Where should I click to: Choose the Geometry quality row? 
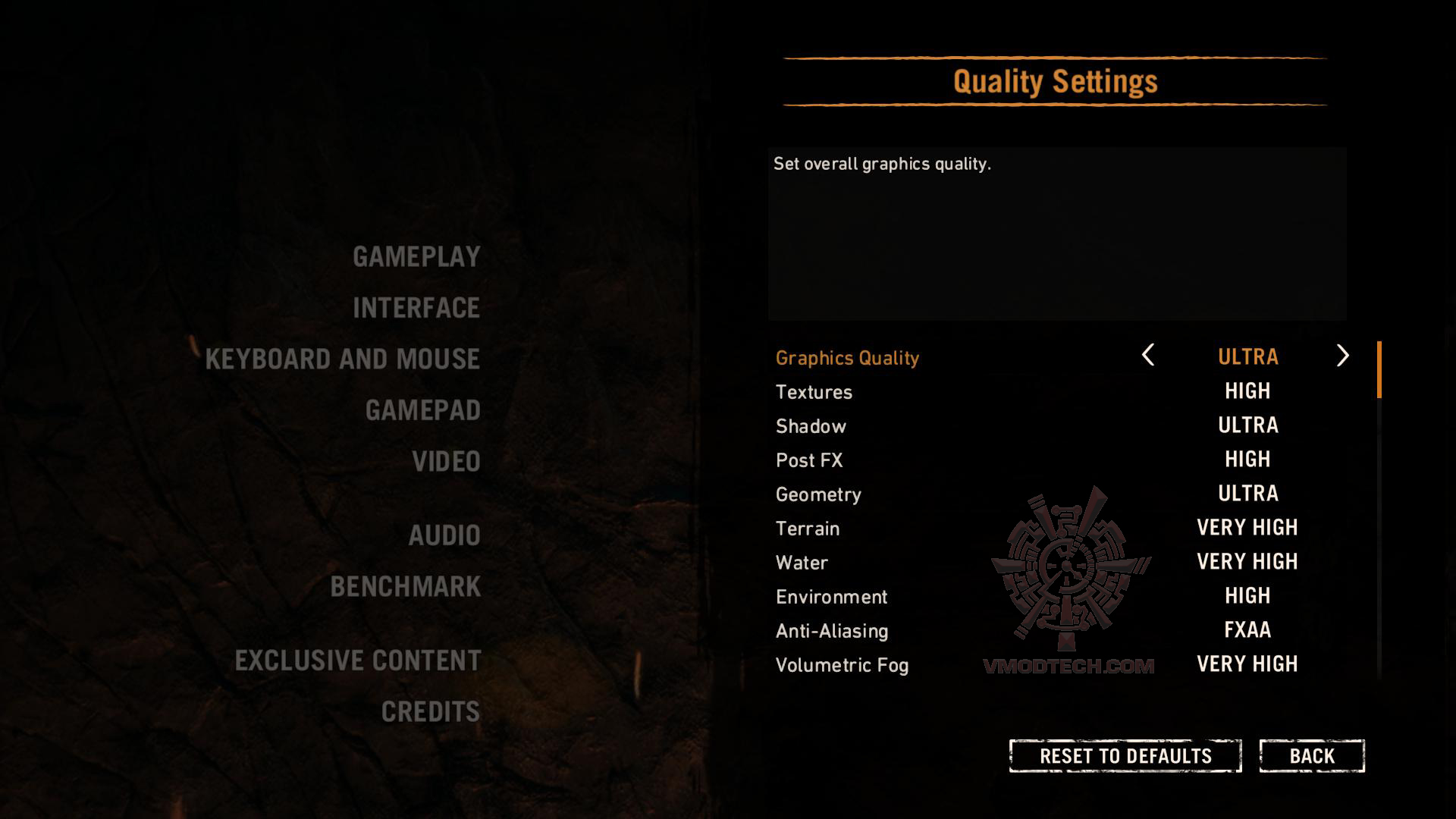[x=818, y=494]
